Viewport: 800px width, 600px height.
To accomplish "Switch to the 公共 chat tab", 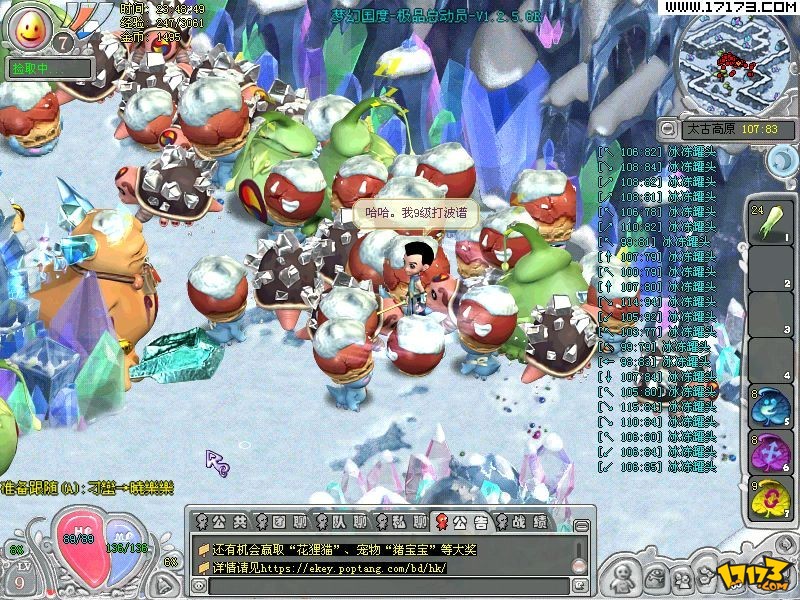I will click(x=225, y=521).
